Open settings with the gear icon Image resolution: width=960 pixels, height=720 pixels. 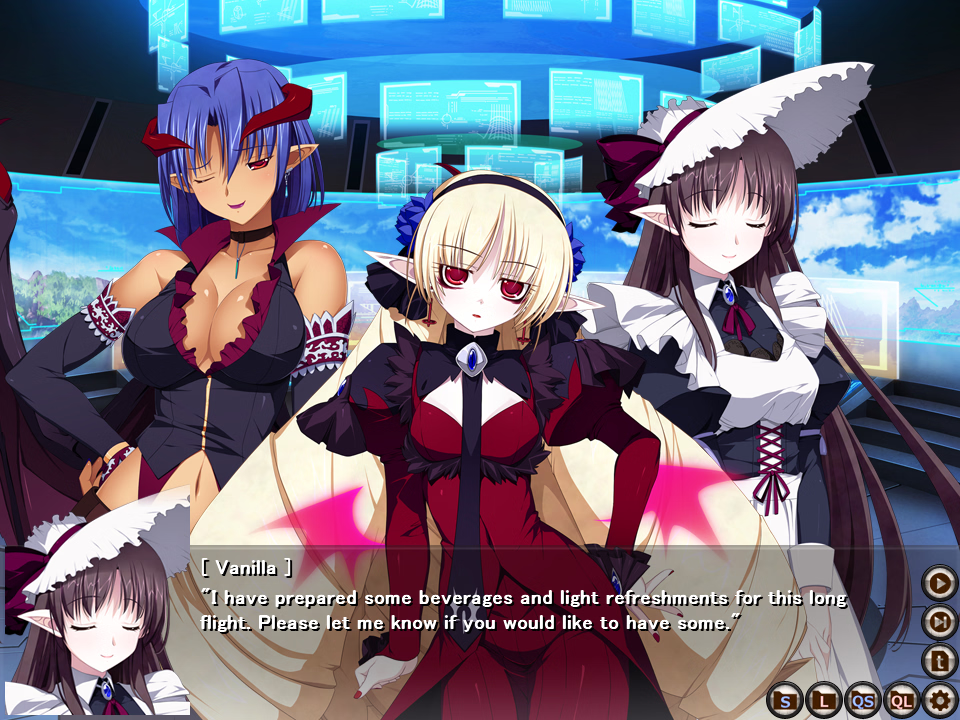[939, 699]
